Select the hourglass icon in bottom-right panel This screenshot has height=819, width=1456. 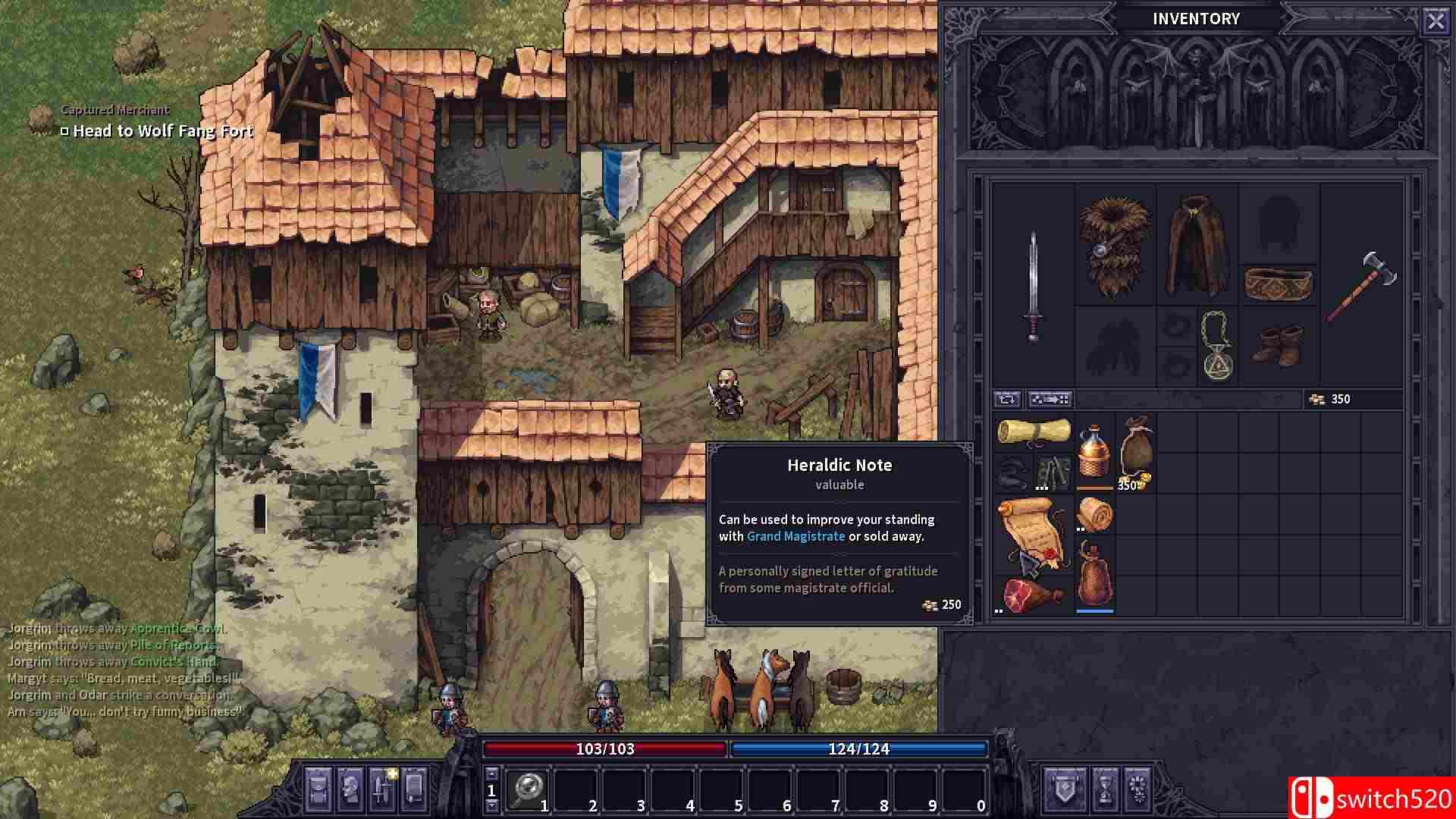pyautogui.click(x=1105, y=790)
